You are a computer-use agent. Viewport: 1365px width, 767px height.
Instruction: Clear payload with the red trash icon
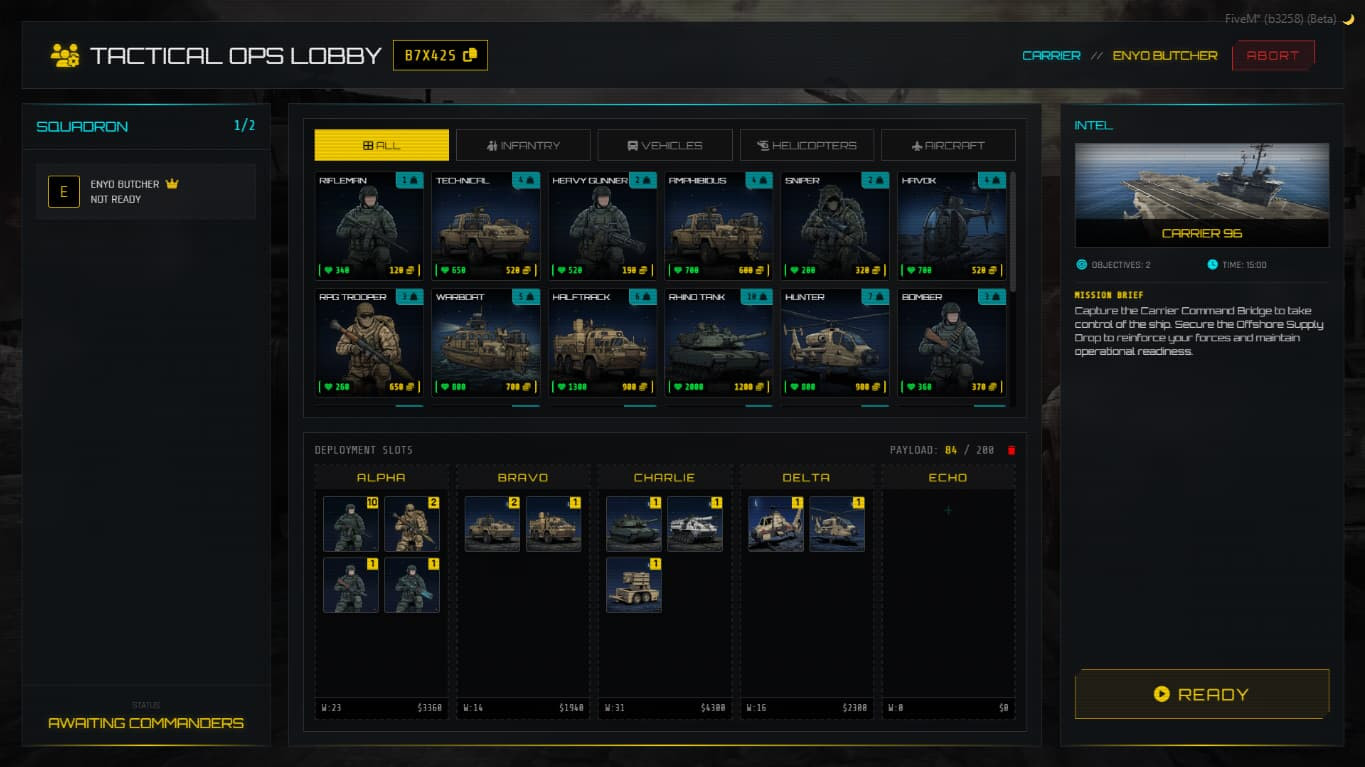pos(1011,450)
